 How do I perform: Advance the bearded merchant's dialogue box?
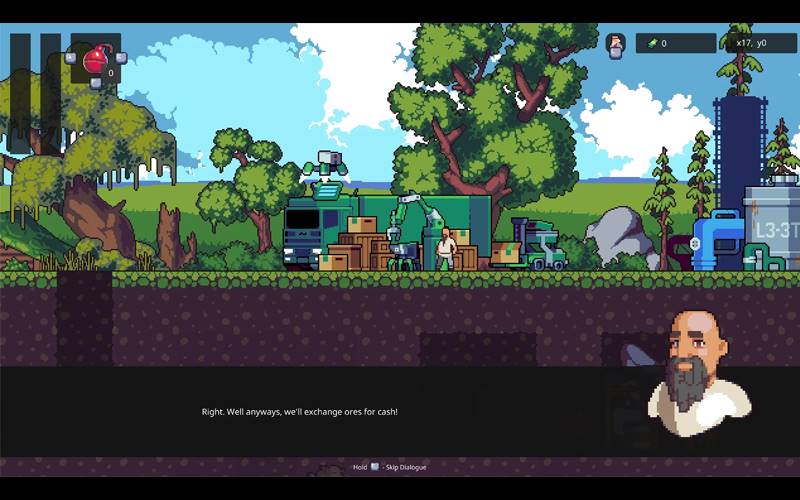click(x=400, y=411)
